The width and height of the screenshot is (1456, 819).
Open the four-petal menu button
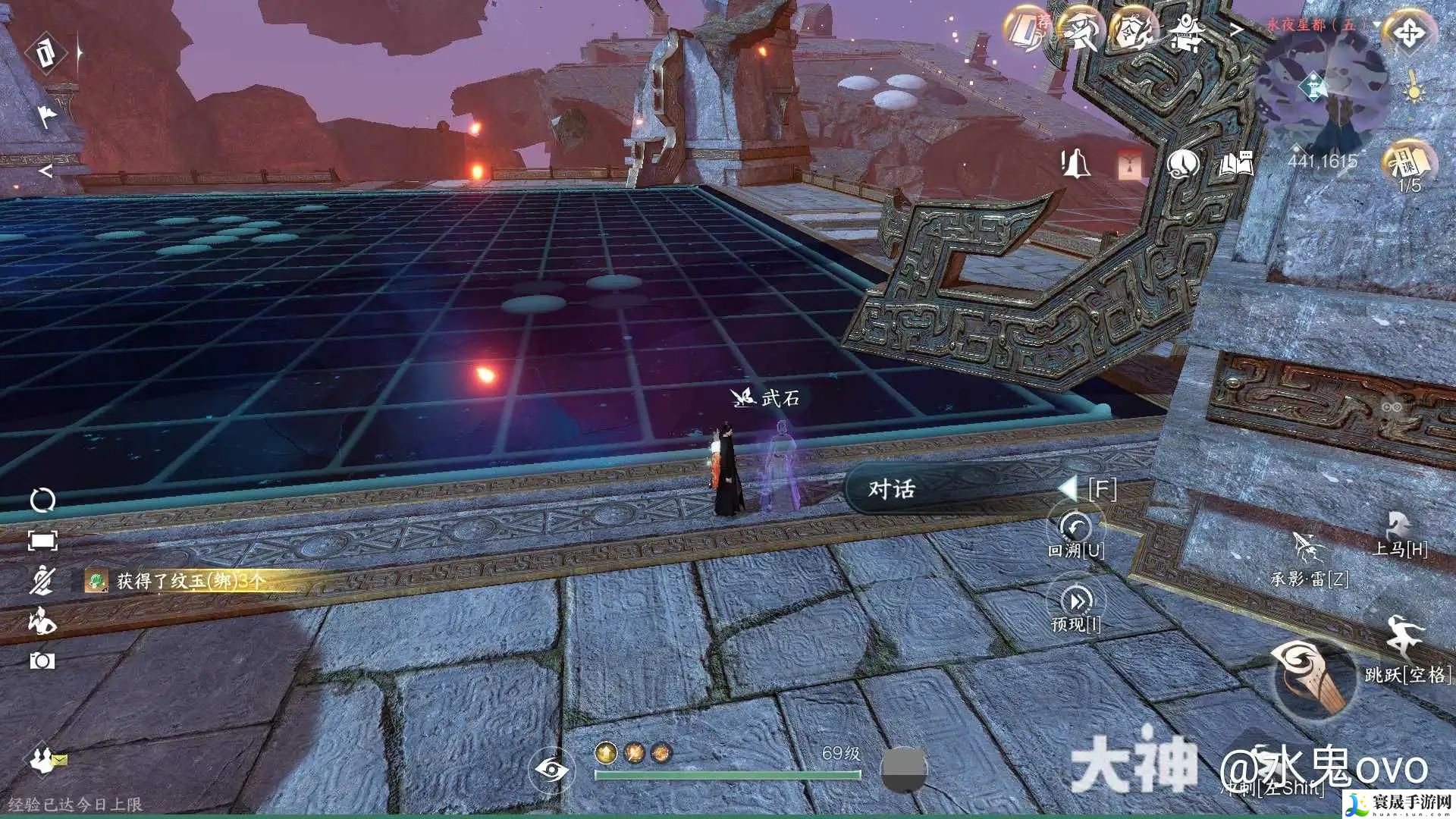(1409, 33)
